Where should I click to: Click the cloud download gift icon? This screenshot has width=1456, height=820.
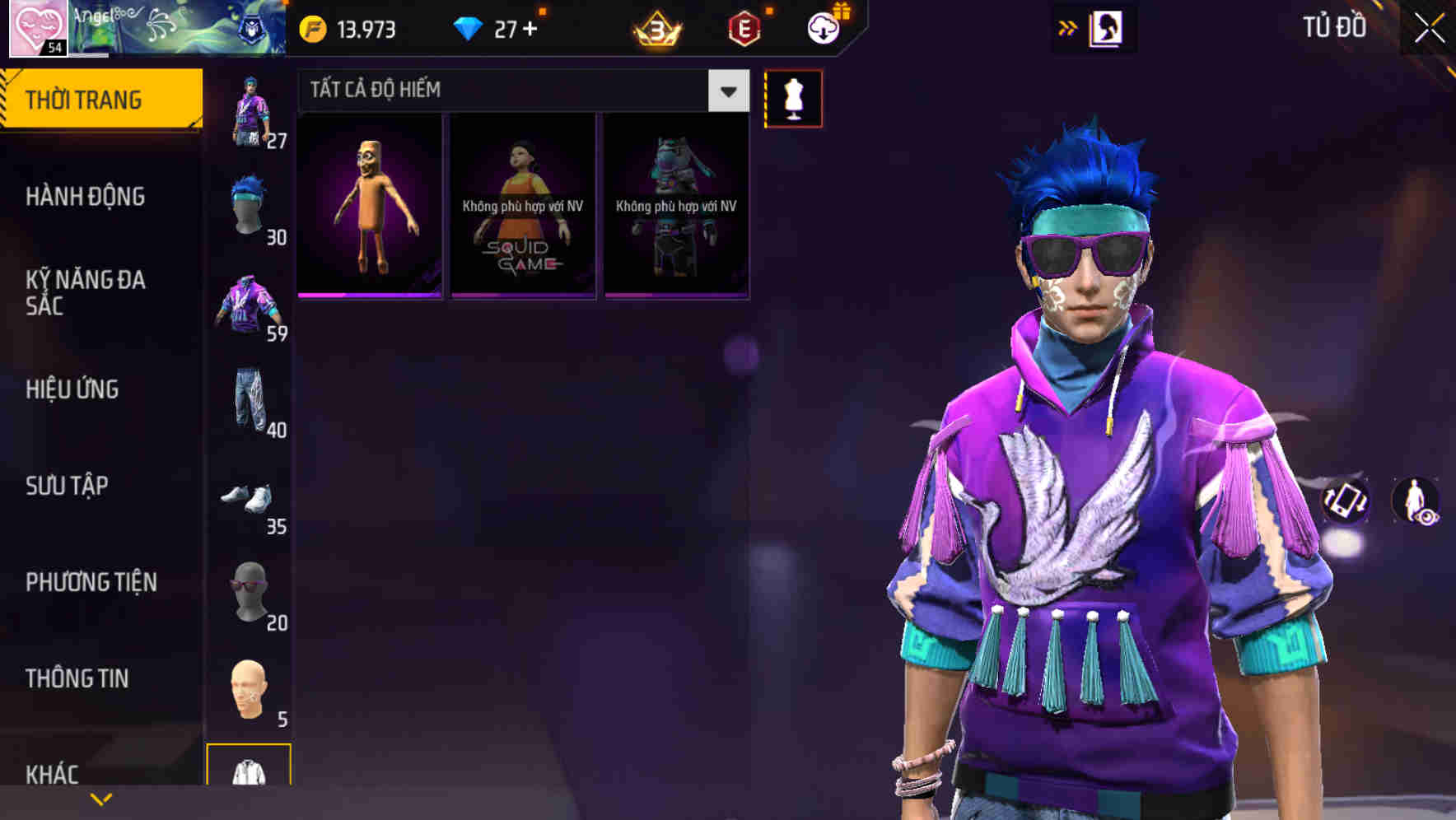tap(824, 27)
